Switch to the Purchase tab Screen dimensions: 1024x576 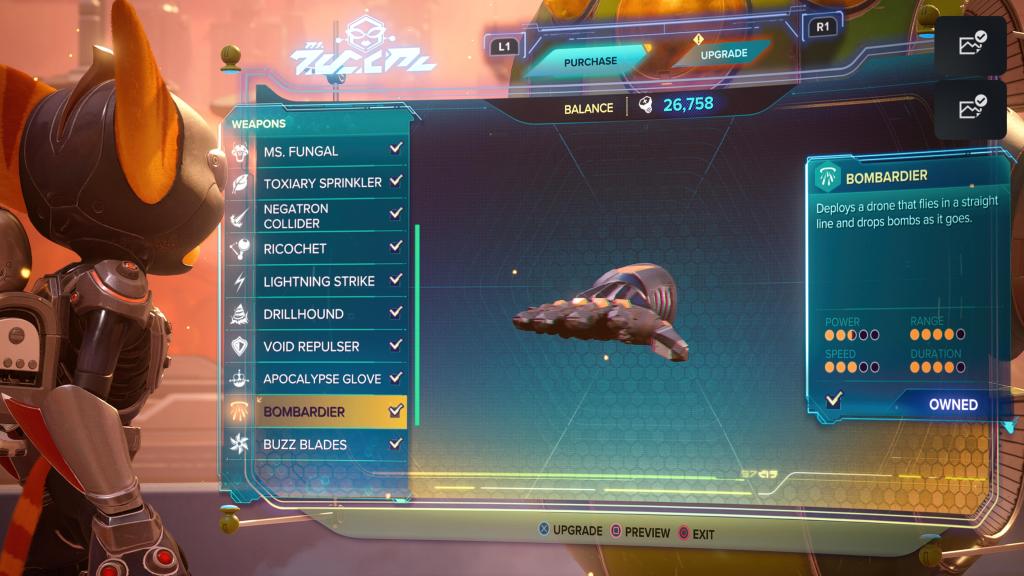pyautogui.click(x=590, y=62)
